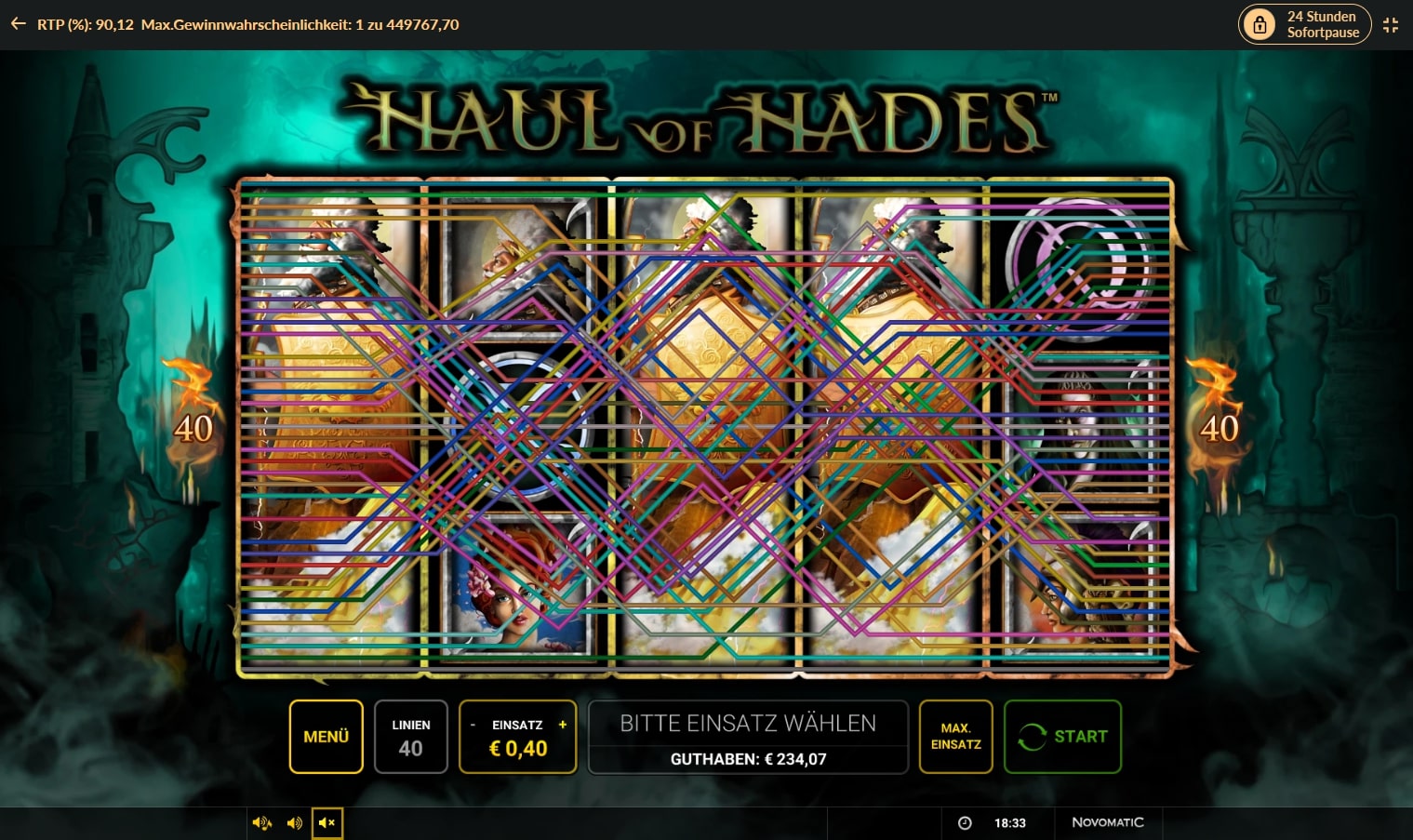Click the BITTE EINSATZ WÄHLEN display field

(x=747, y=736)
